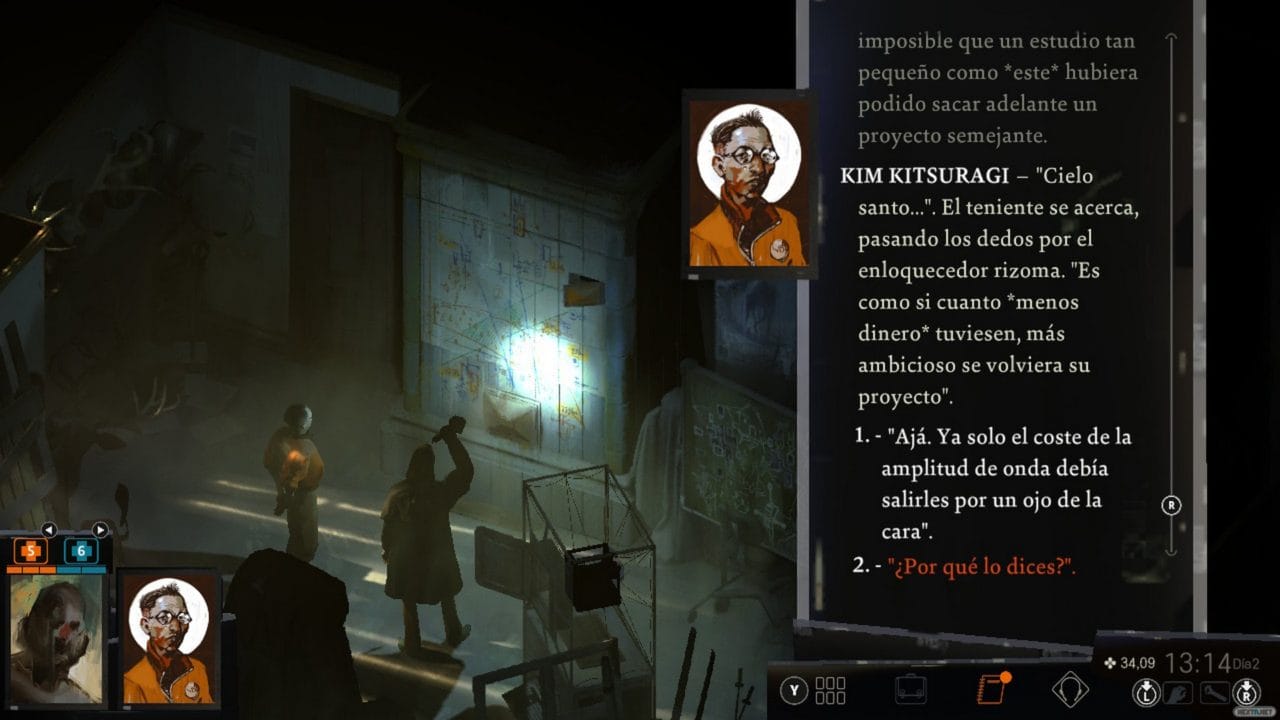Click the health bar segments under the crosses
The width and height of the screenshot is (1280, 720).
point(55,568)
